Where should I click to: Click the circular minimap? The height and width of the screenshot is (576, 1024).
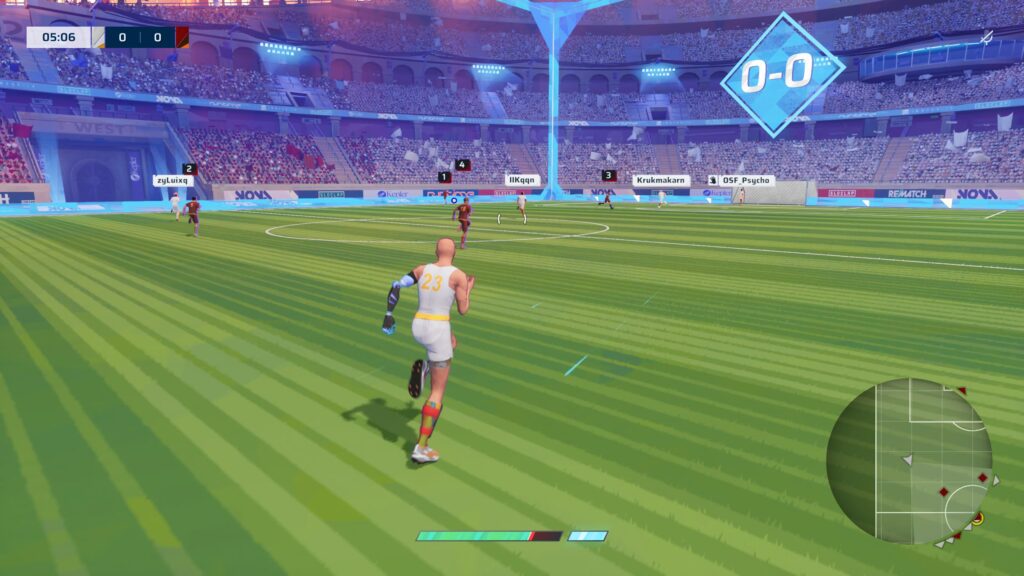coord(909,461)
